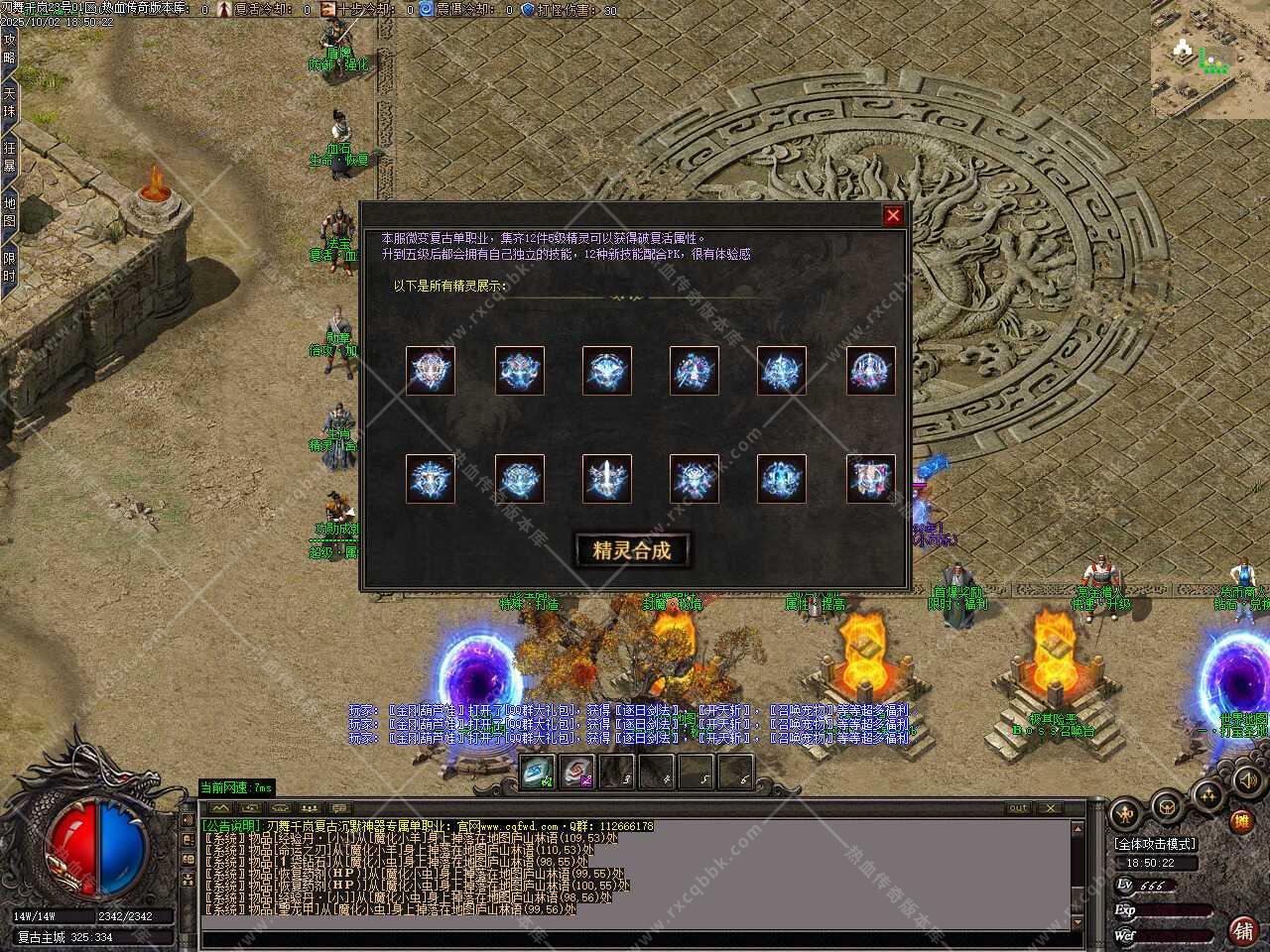Select the blue swirl 震慑 skill icon

(427, 9)
